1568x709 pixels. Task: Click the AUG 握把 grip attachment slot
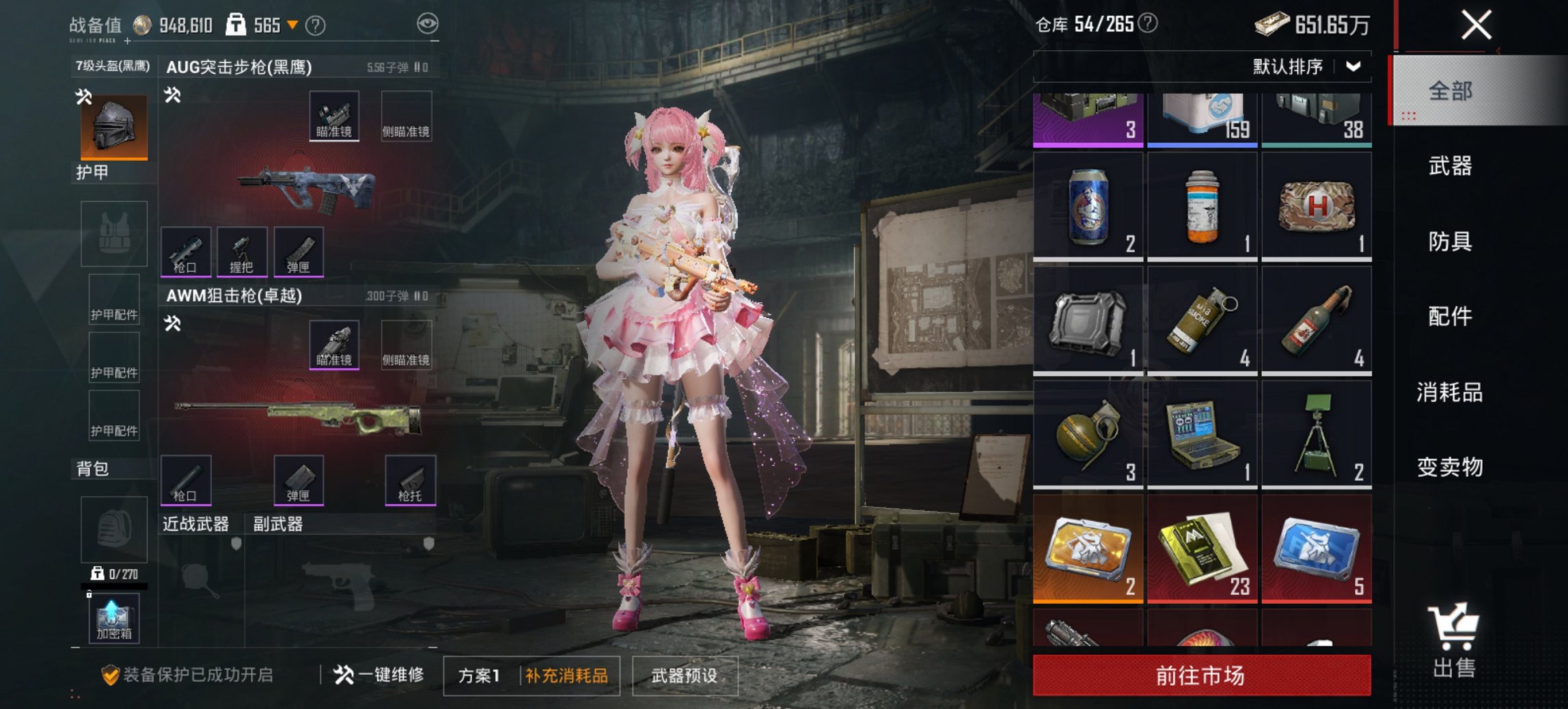tap(243, 251)
